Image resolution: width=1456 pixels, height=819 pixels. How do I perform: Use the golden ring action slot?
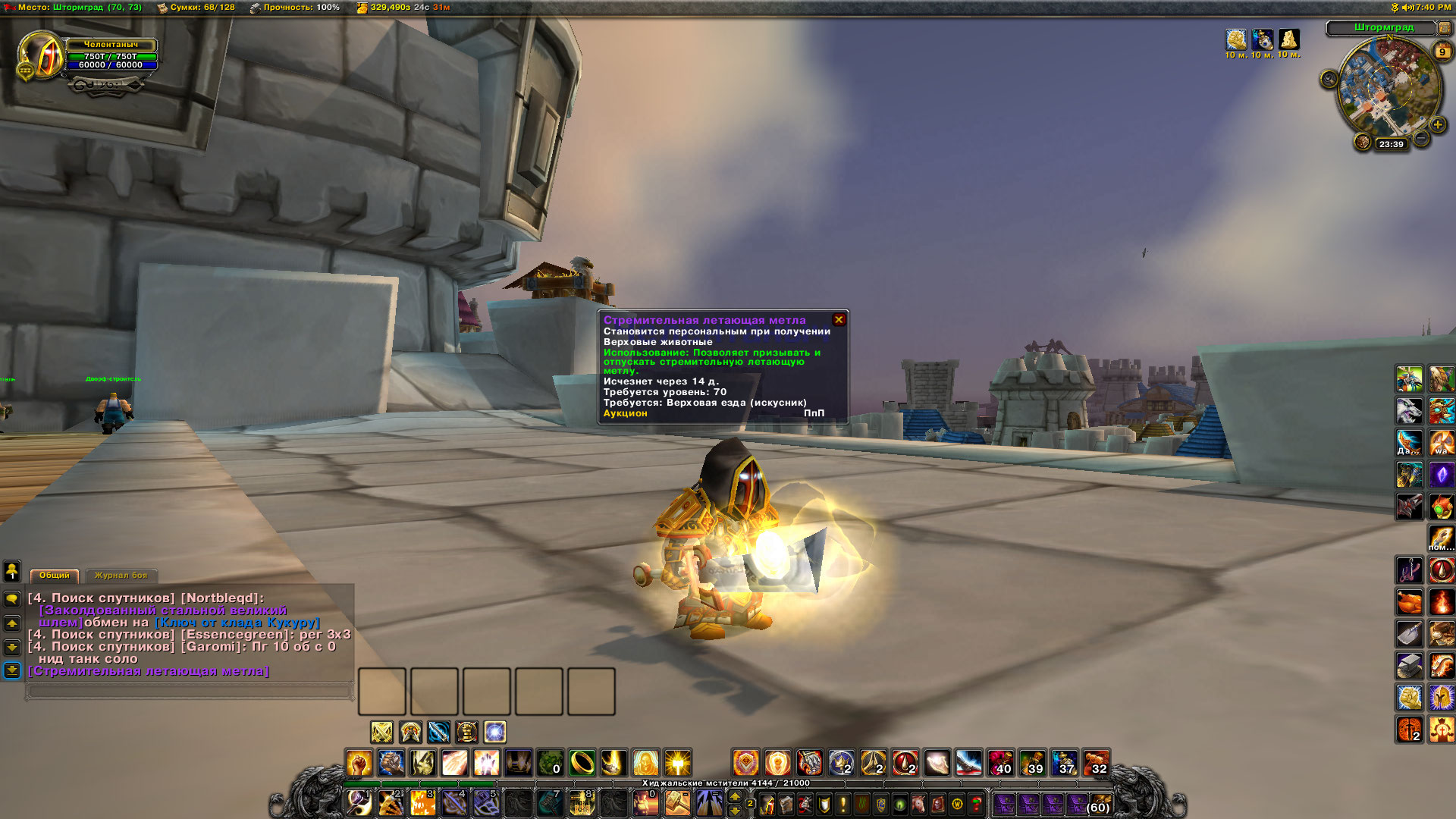(x=582, y=762)
